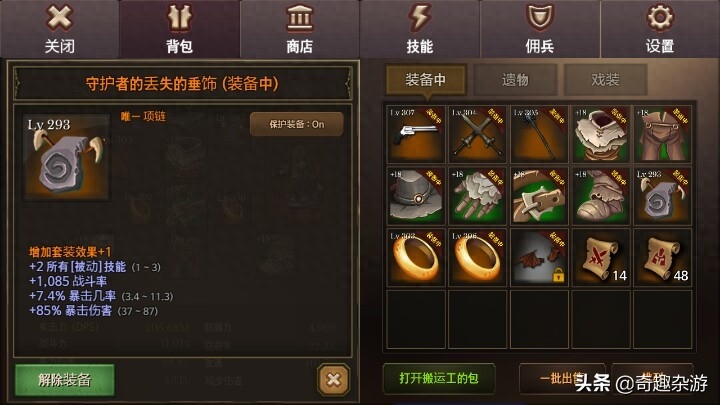Pick the grey hat equipment slot
Viewport: 720px width, 405px height.
(x=416, y=194)
